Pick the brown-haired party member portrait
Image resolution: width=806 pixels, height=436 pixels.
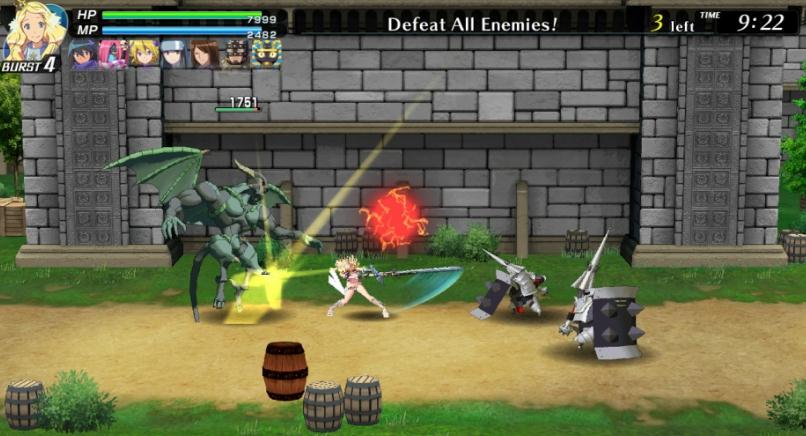205,53
